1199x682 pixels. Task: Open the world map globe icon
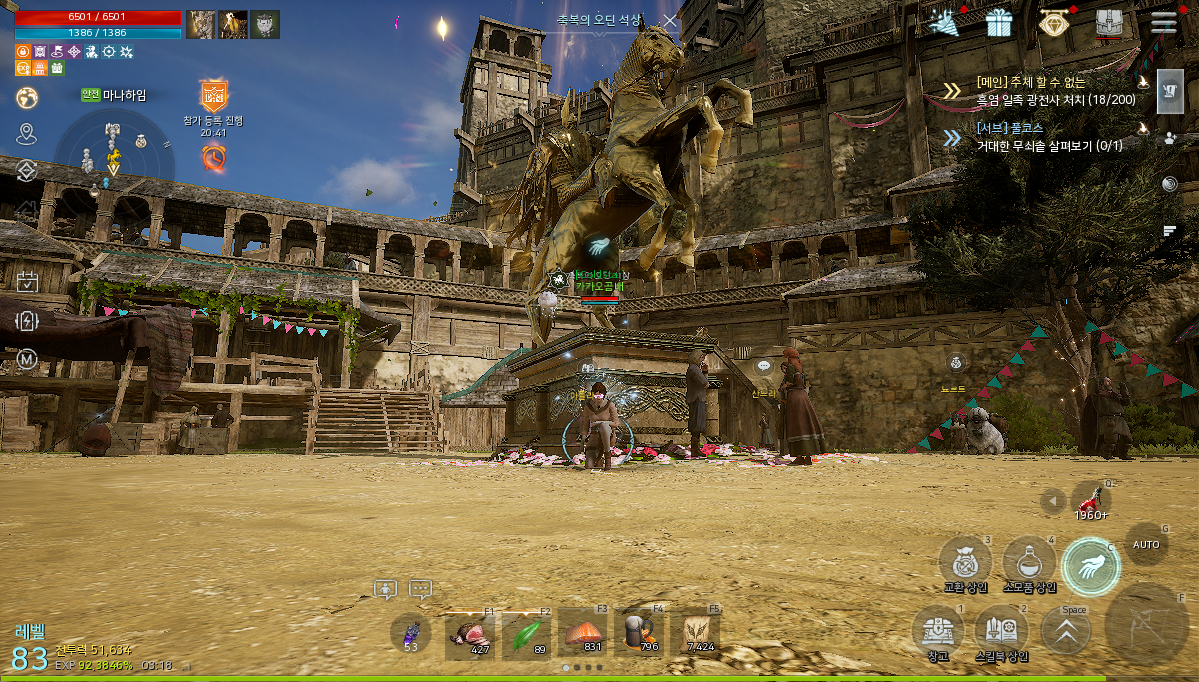pos(27,98)
